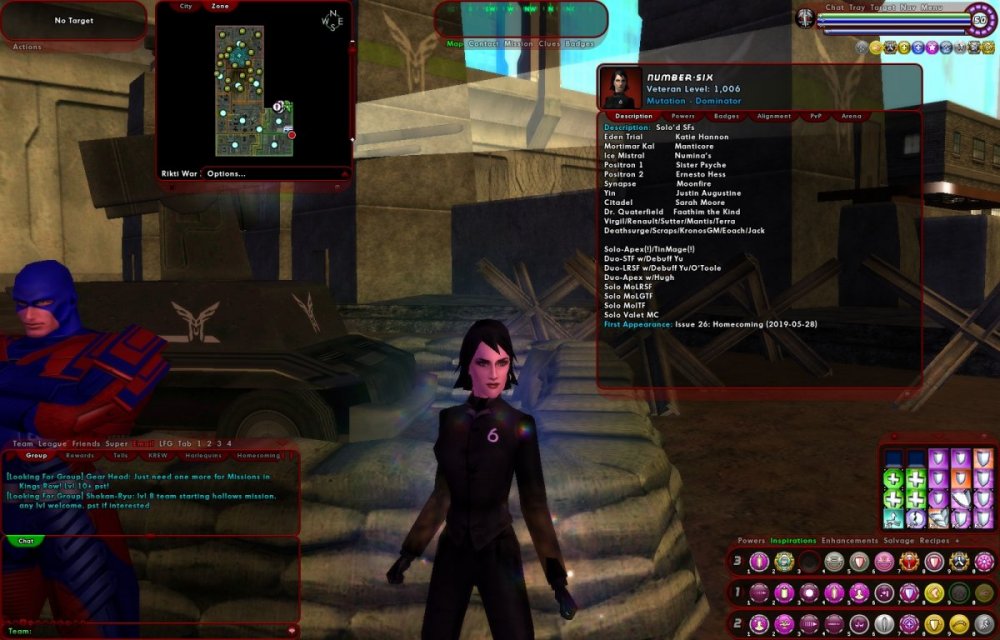View the Alignment tab
This screenshot has height=640, width=1000.
[774, 116]
